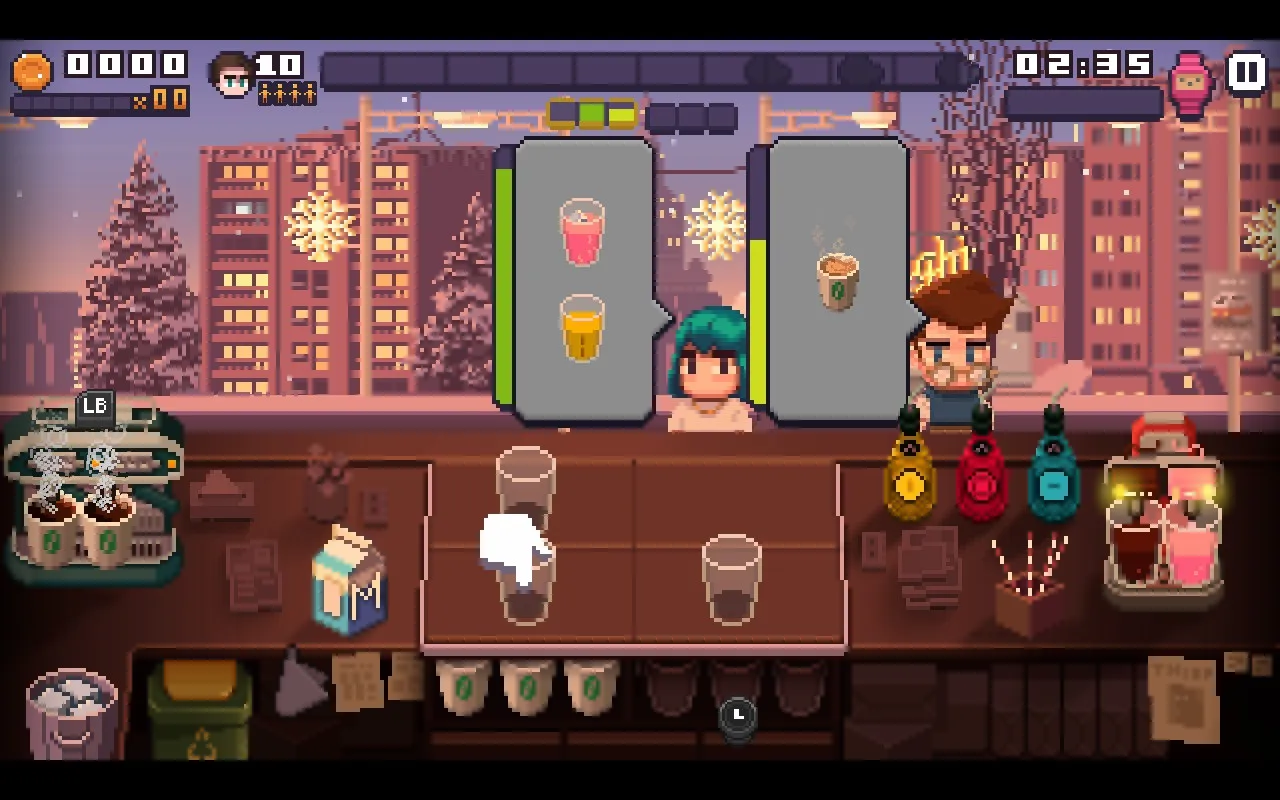This screenshot has width=1280, height=800.
Task: Choose the teal syrup bottle
Action: coord(1054,473)
